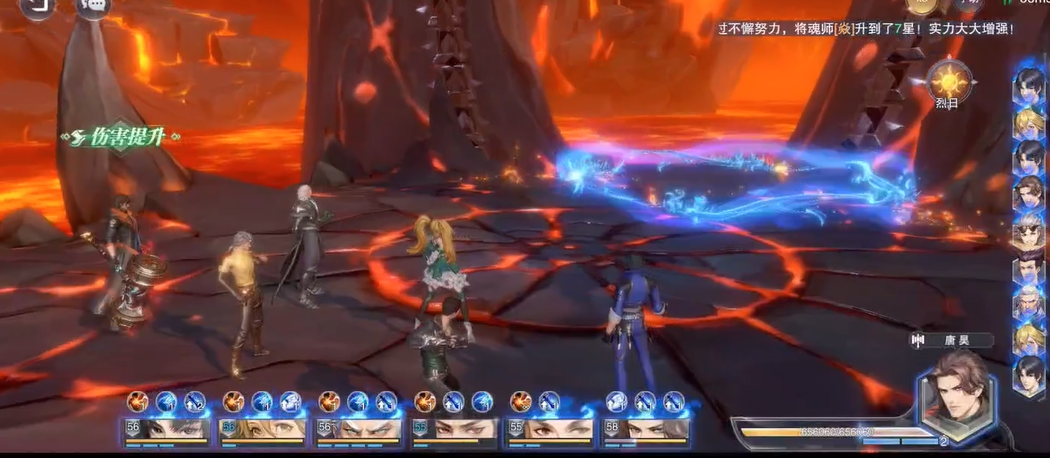1050x458 pixels.
Task: Select the sunglasses portrait in turn order
Action: pos(1028,235)
